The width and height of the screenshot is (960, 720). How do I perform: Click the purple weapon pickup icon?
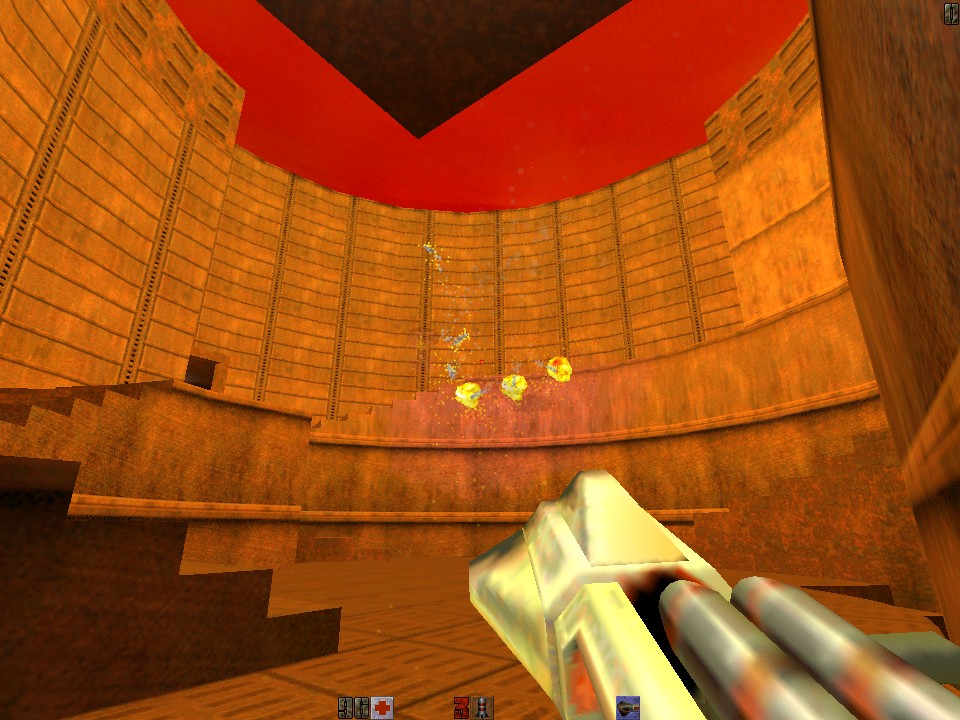point(628,708)
